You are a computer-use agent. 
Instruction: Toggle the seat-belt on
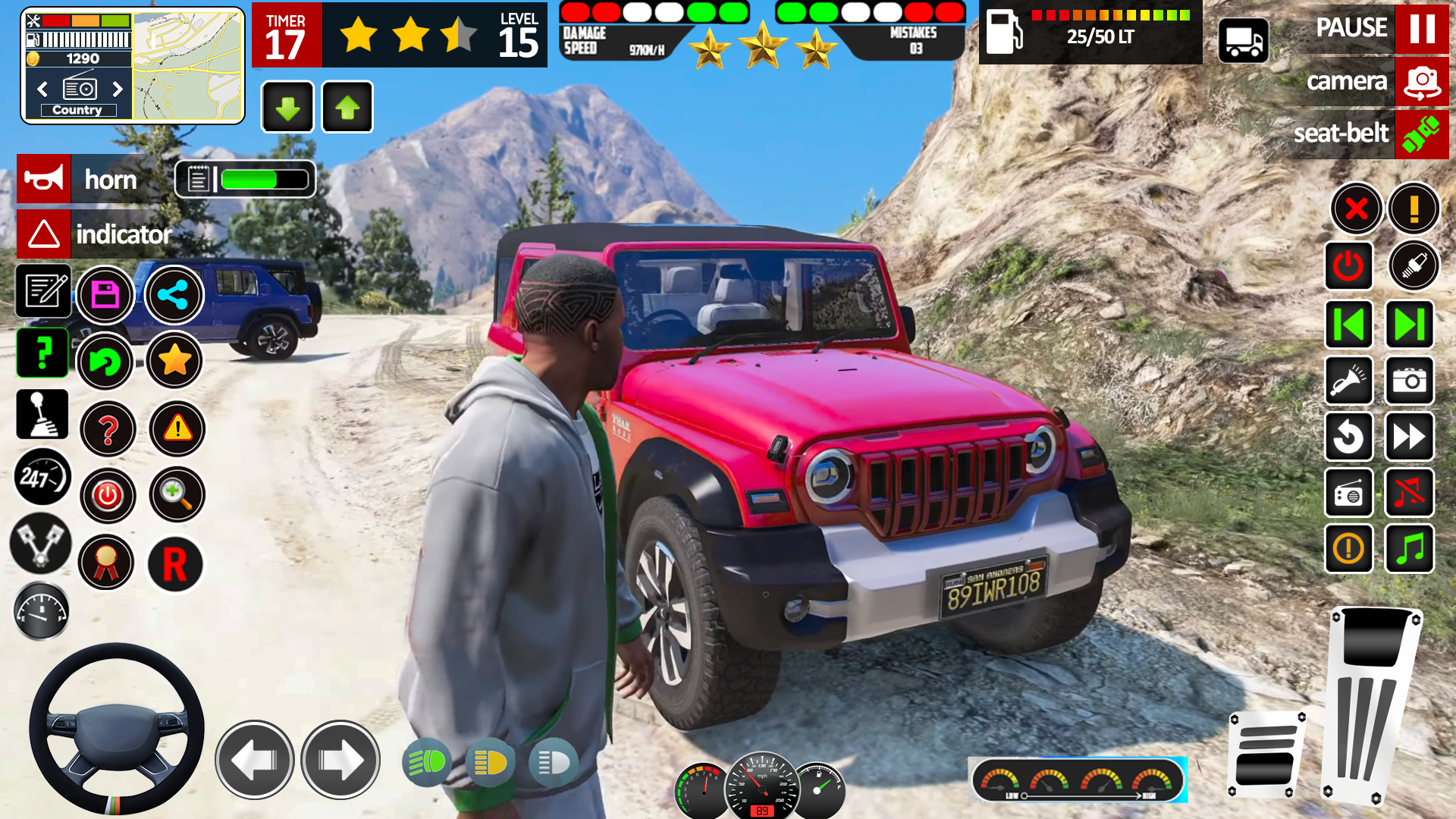tap(1423, 134)
